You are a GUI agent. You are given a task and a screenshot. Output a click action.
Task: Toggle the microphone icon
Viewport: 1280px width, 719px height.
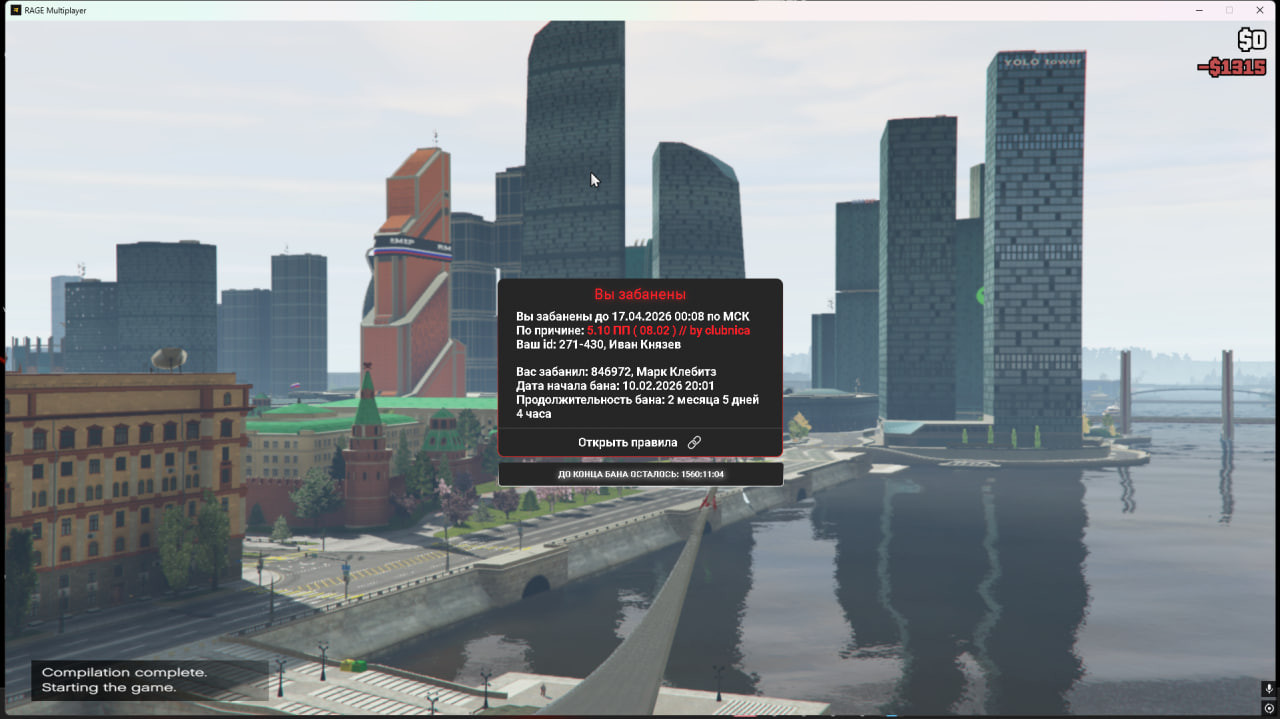click(1268, 689)
